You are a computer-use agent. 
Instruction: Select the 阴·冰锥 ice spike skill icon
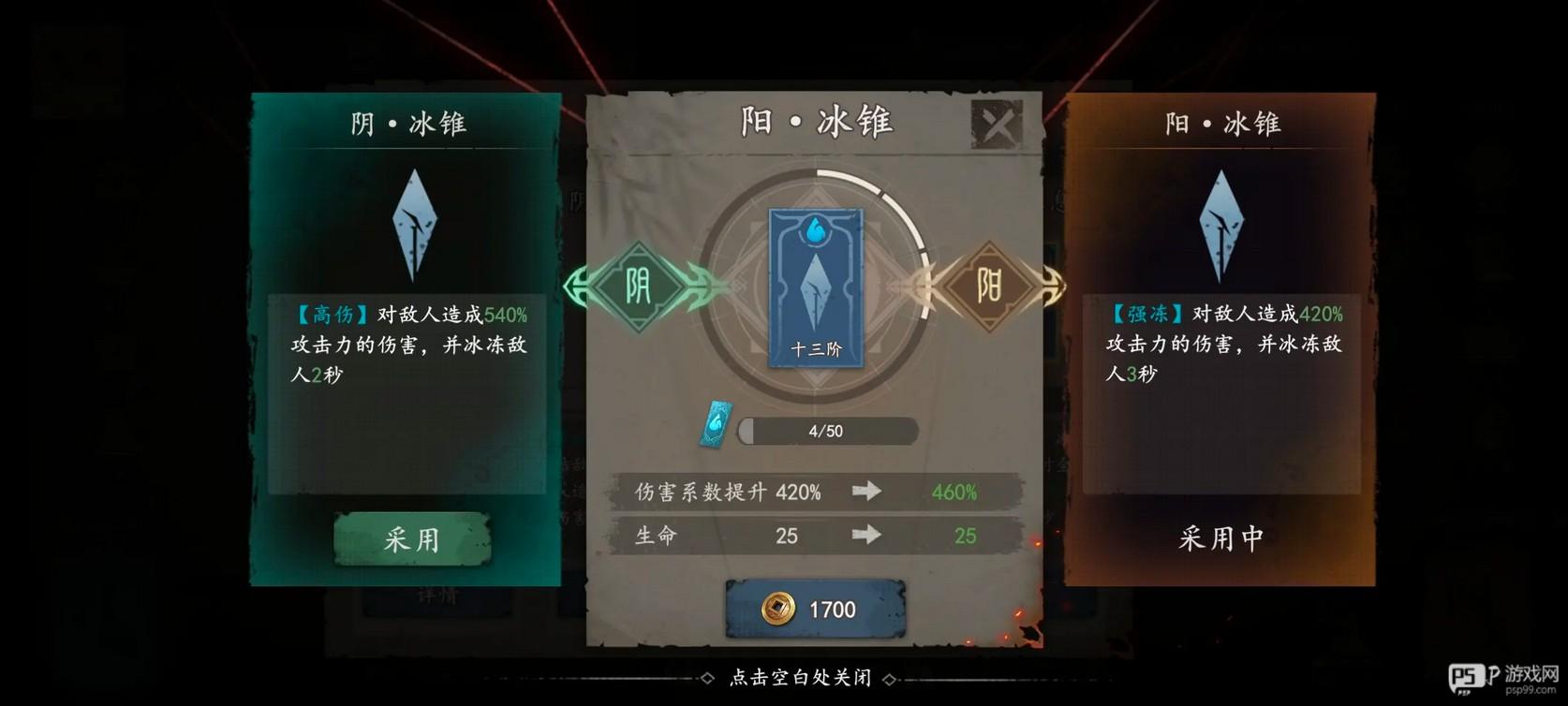[x=413, y=225]
